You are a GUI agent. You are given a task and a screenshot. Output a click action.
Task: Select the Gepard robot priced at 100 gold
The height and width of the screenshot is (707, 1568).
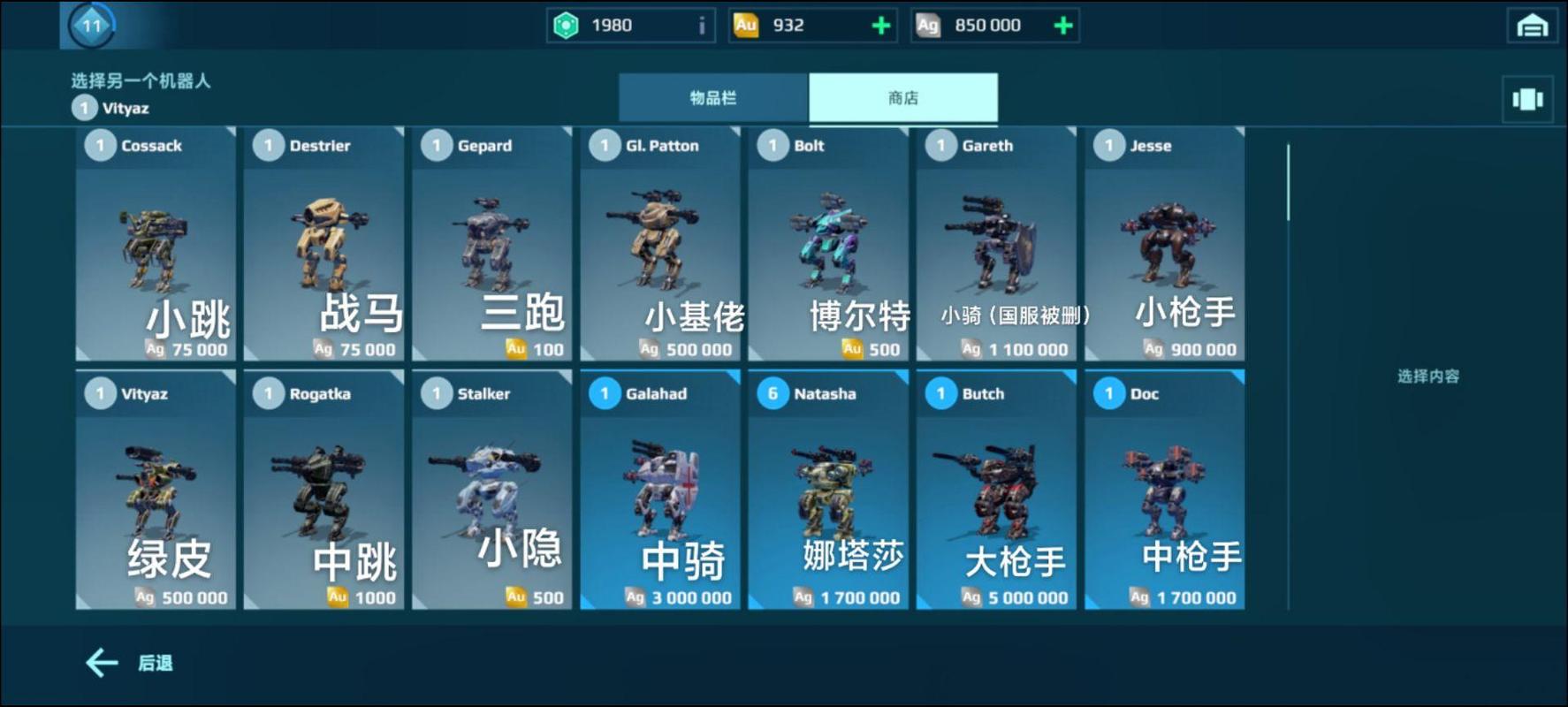pyautogui.click(x=491, y=243)
